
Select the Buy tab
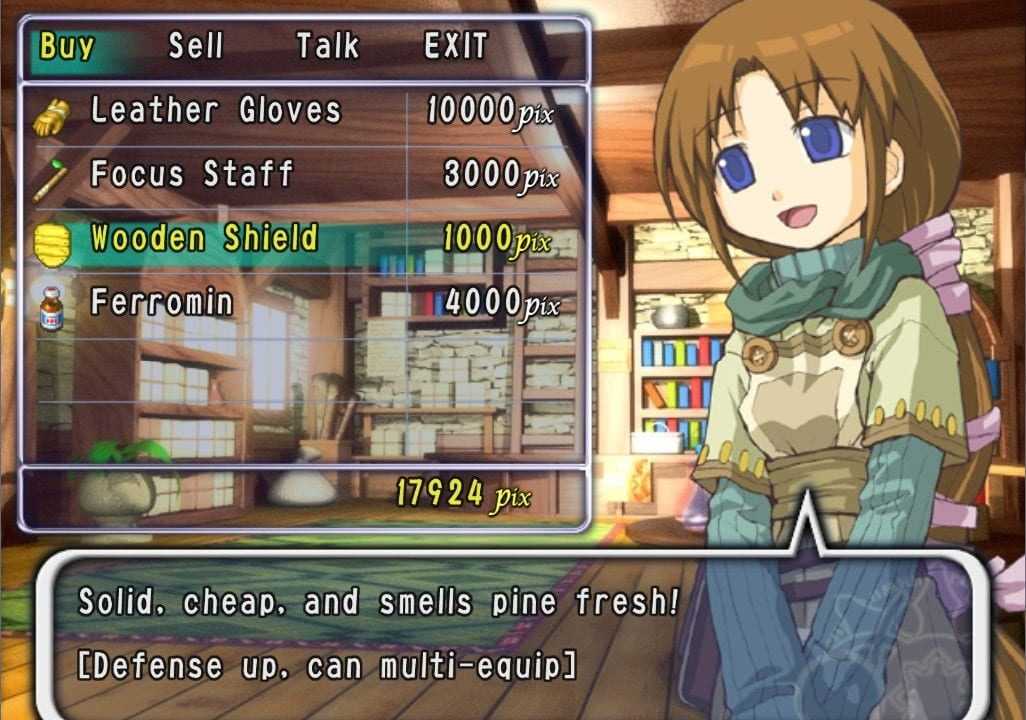coord(67,47)
